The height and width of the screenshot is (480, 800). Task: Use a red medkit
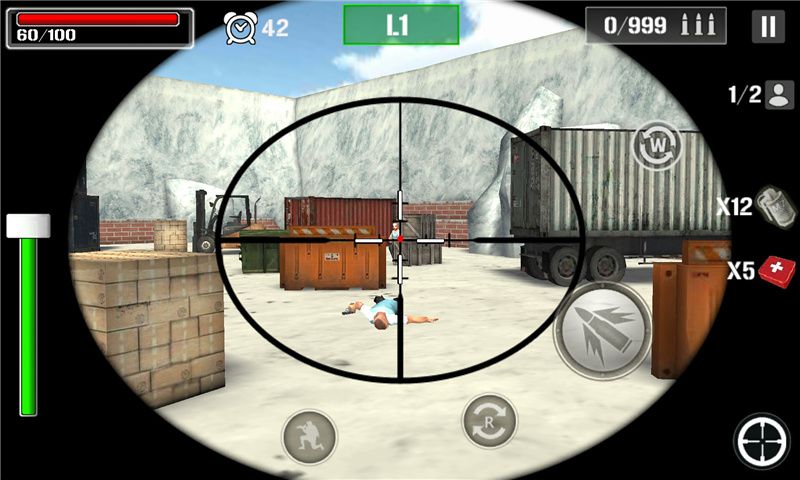point(776,271)
